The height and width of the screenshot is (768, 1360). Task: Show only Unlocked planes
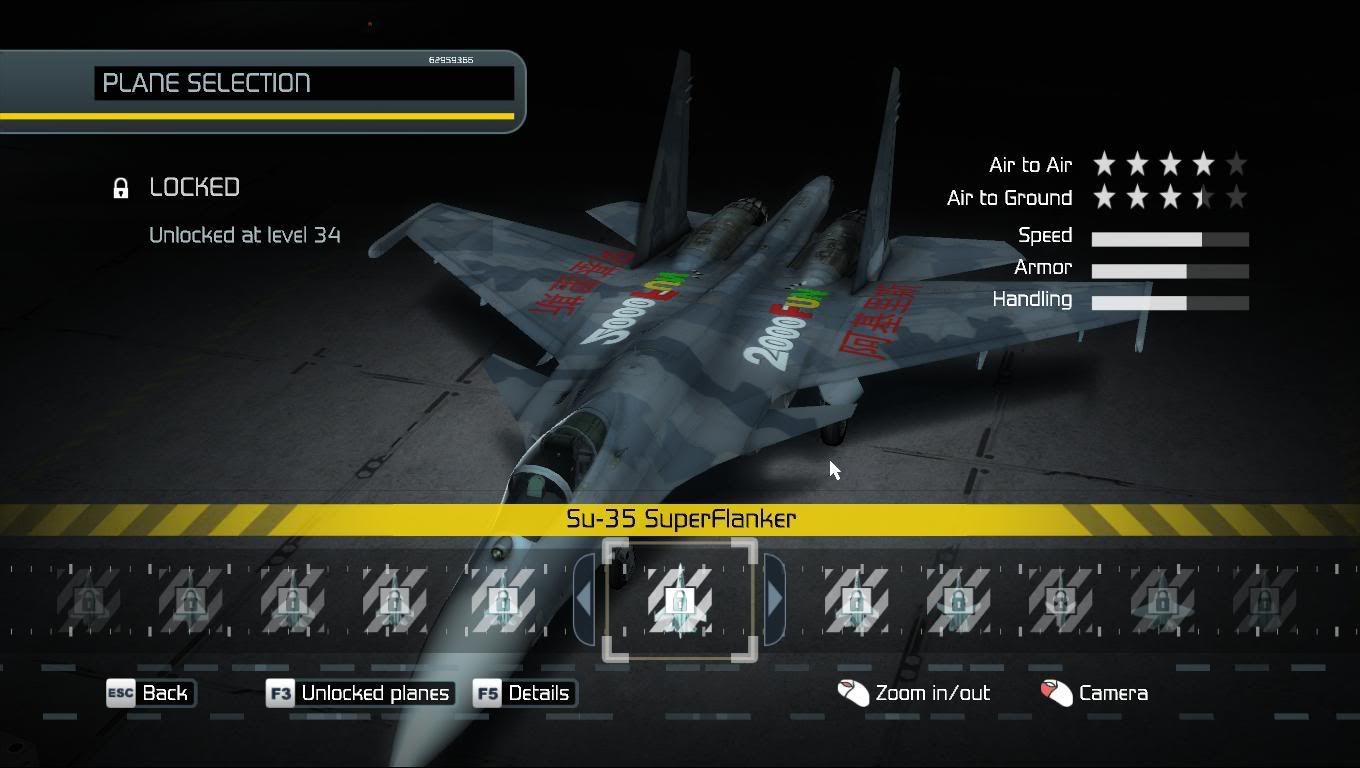[360, 693]
